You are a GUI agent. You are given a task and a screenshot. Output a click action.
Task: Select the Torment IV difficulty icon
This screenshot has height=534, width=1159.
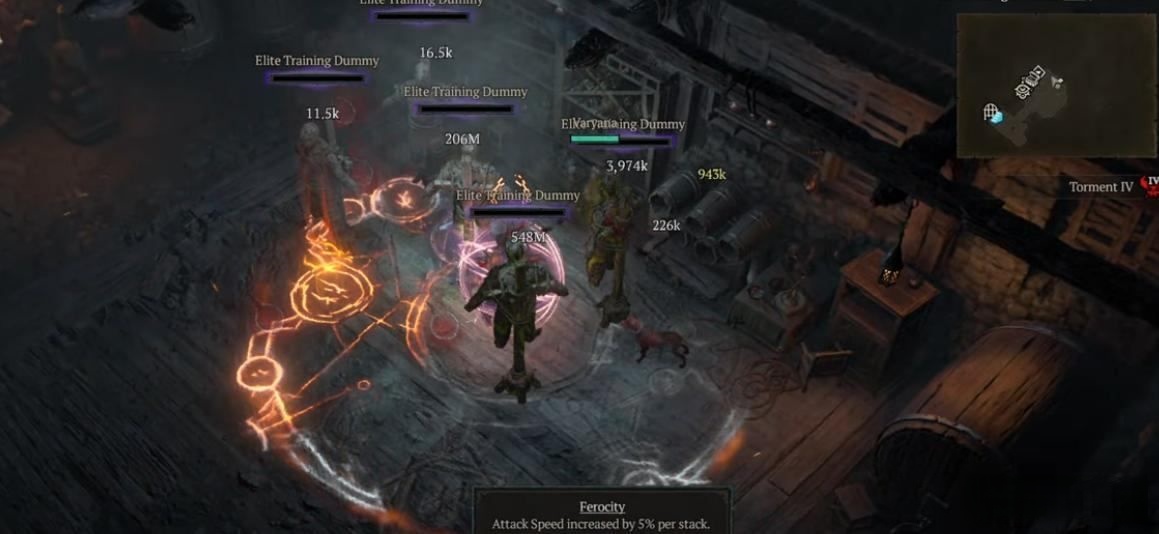tap(1151, 185)
